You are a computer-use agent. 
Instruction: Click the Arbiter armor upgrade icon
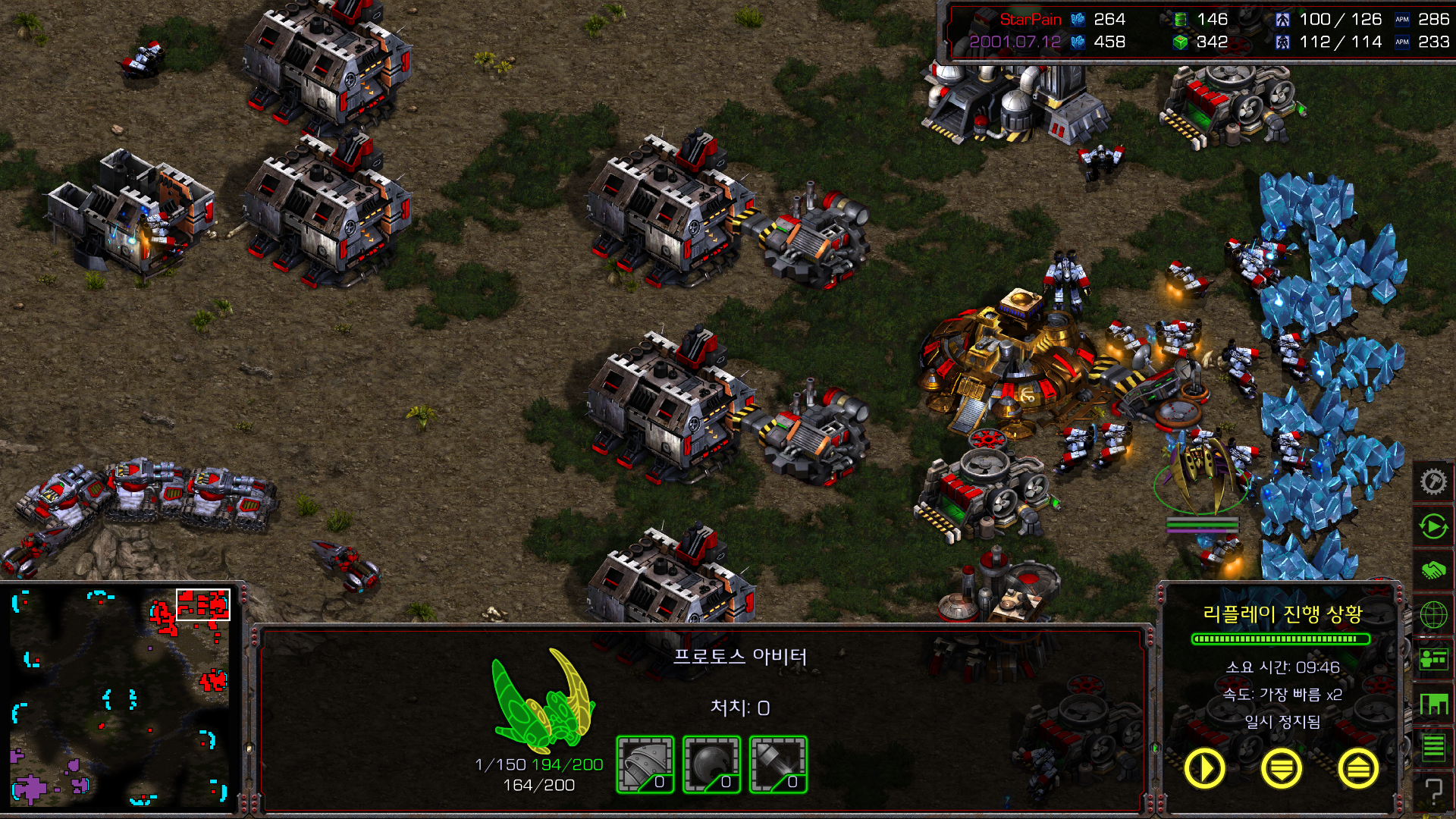point(645,764)
